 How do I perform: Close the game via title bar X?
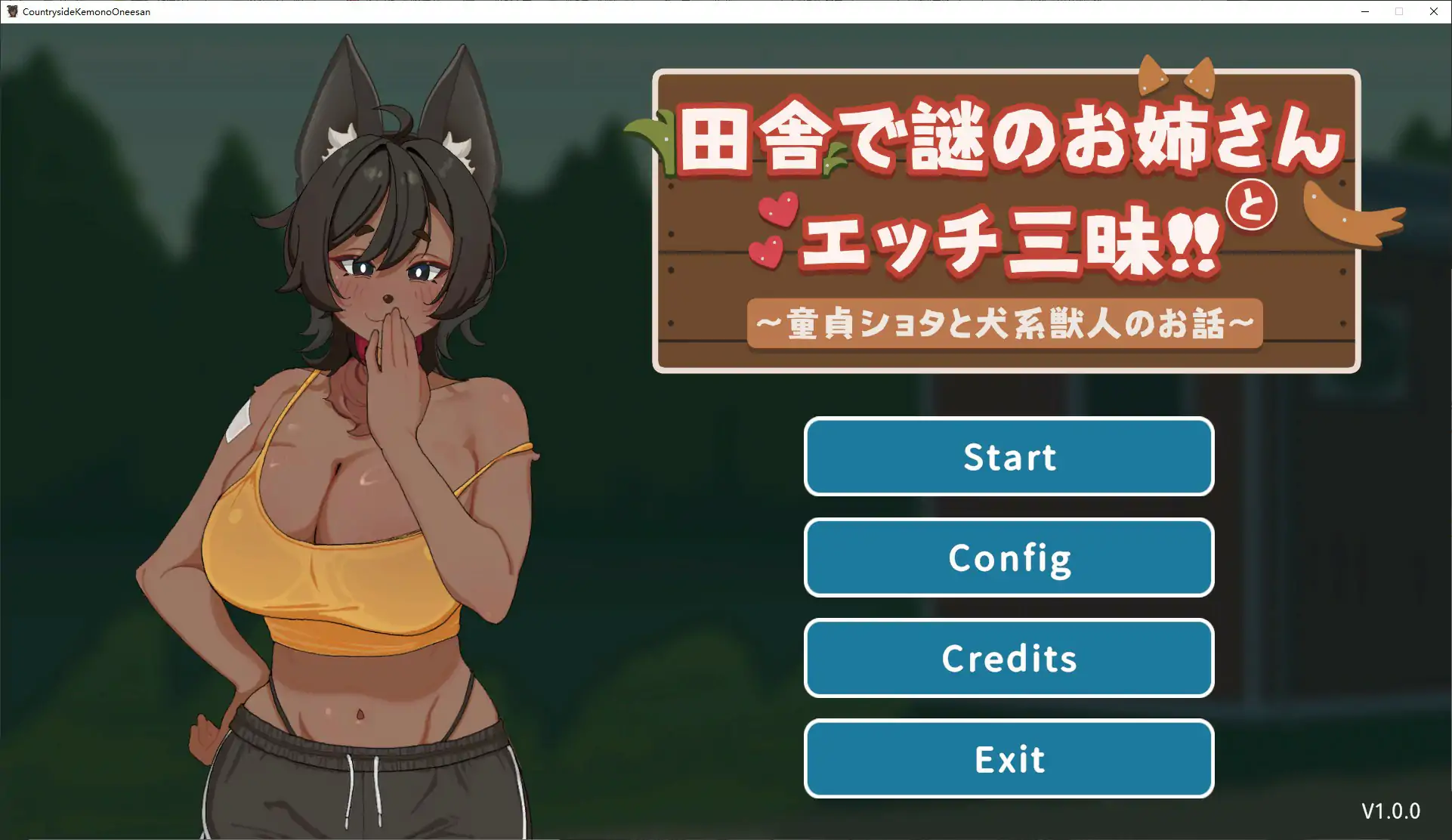coord(1433,11)
